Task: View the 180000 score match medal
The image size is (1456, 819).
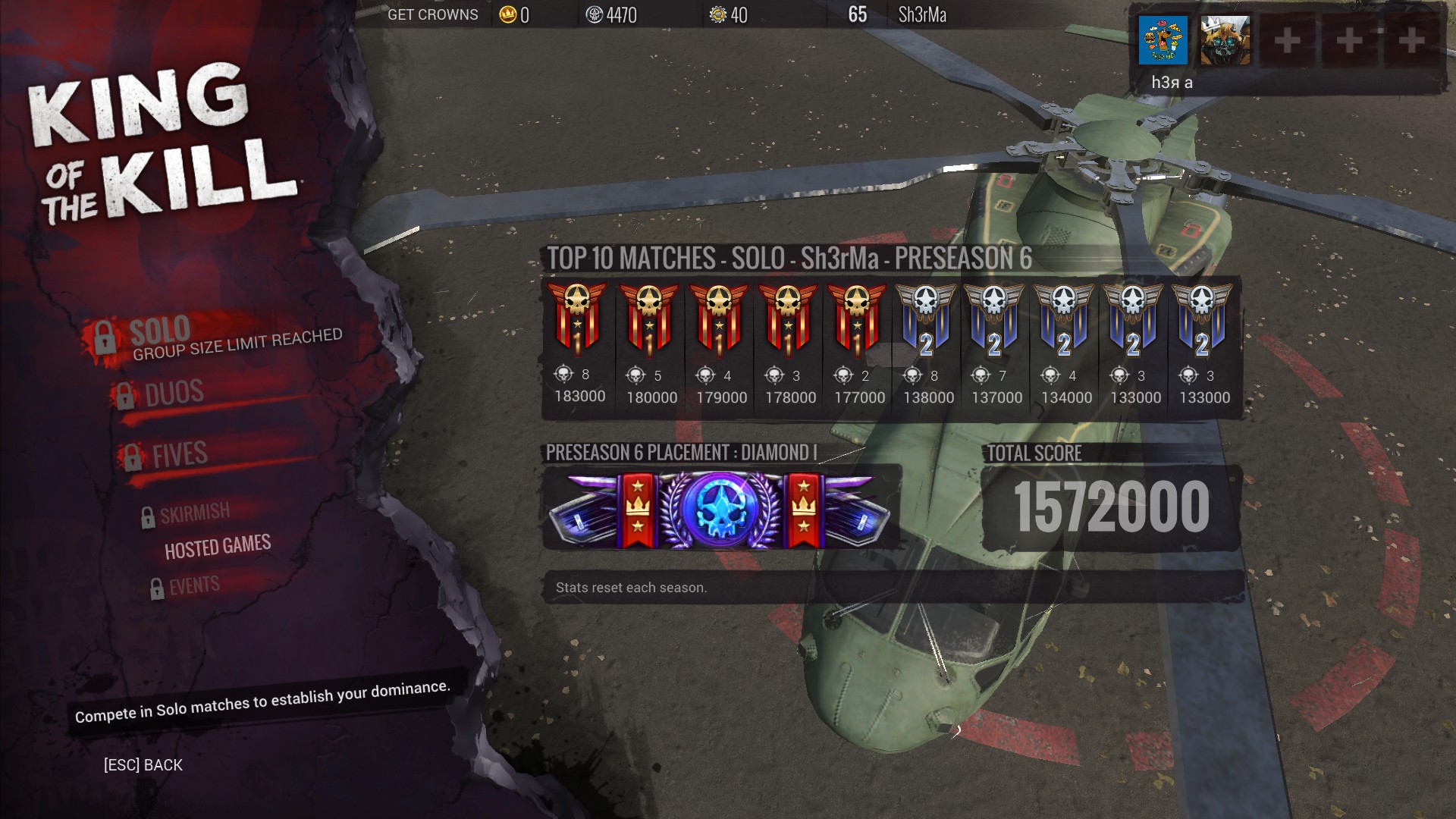Action: click(649, 318)
